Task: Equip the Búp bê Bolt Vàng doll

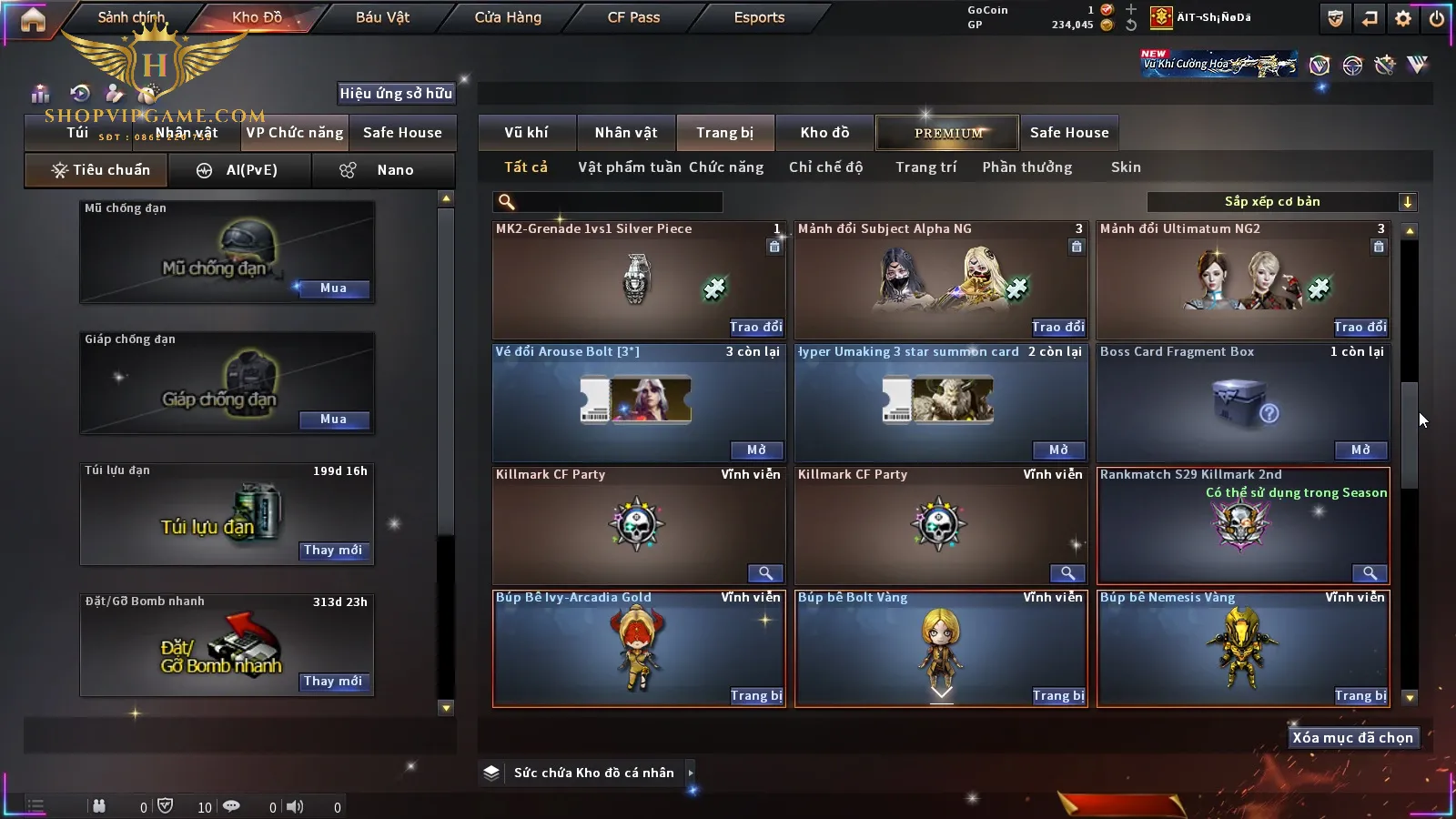Action: click(1058, 695)
